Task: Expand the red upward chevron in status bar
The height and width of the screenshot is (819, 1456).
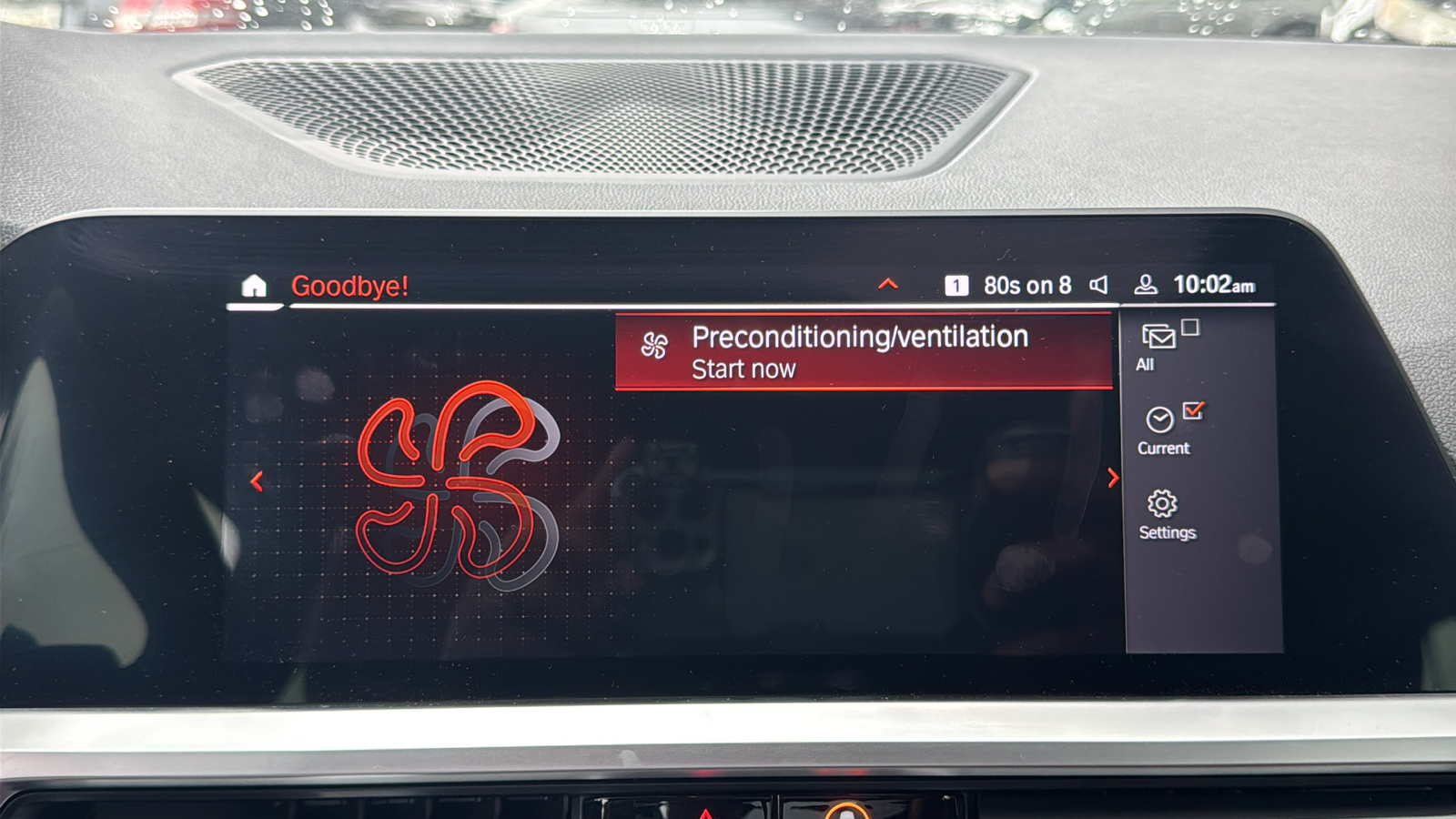Action: [x=888, y=285]
